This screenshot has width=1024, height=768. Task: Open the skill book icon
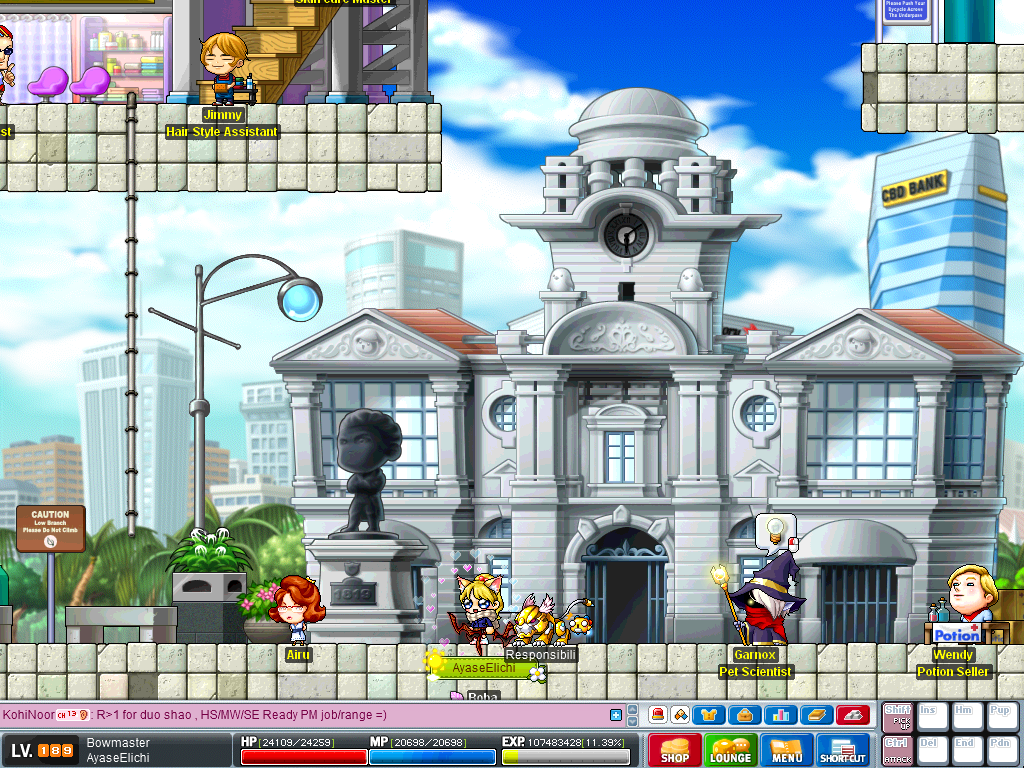tap(816, 715)
